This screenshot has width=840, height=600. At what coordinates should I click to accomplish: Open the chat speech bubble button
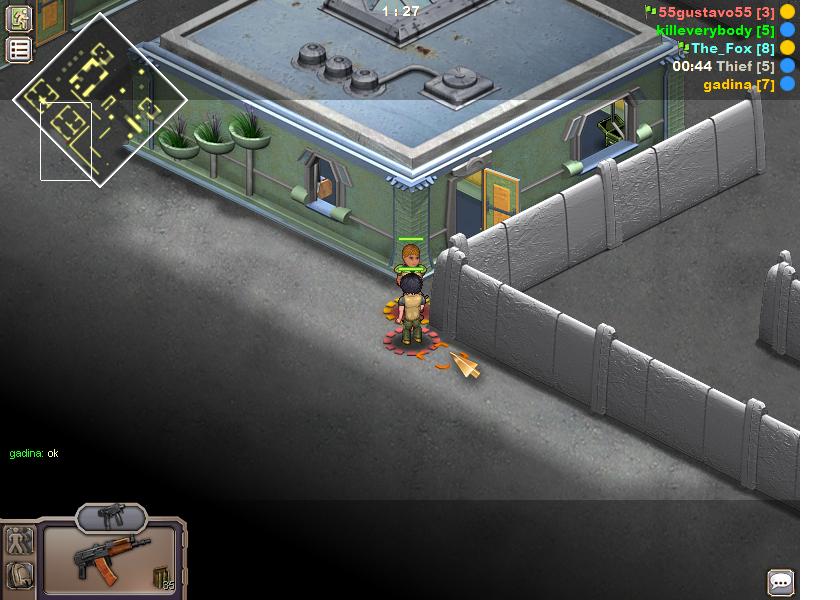pos(781,582)
